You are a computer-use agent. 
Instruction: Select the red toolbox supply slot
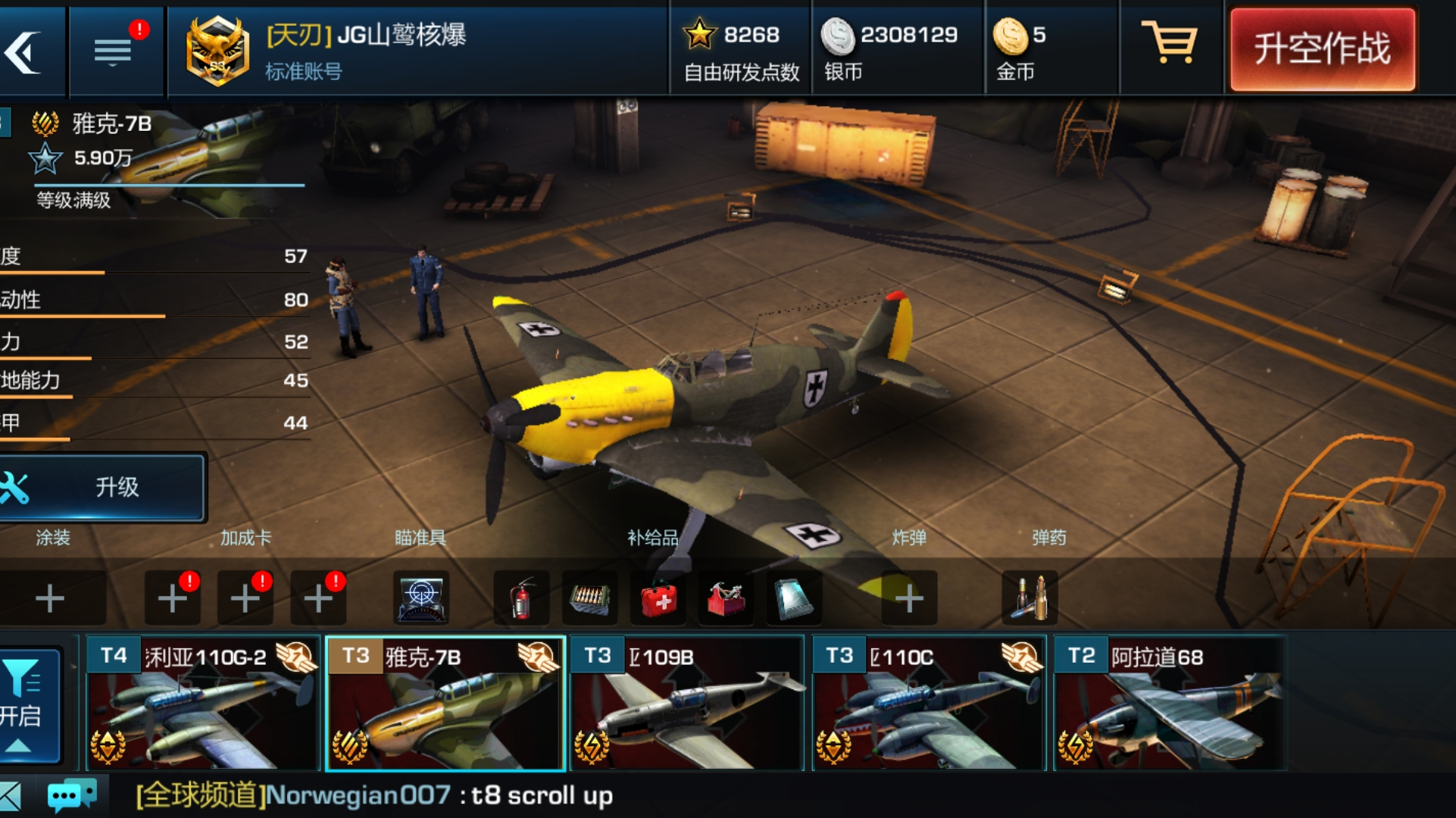tap(726, 599)
